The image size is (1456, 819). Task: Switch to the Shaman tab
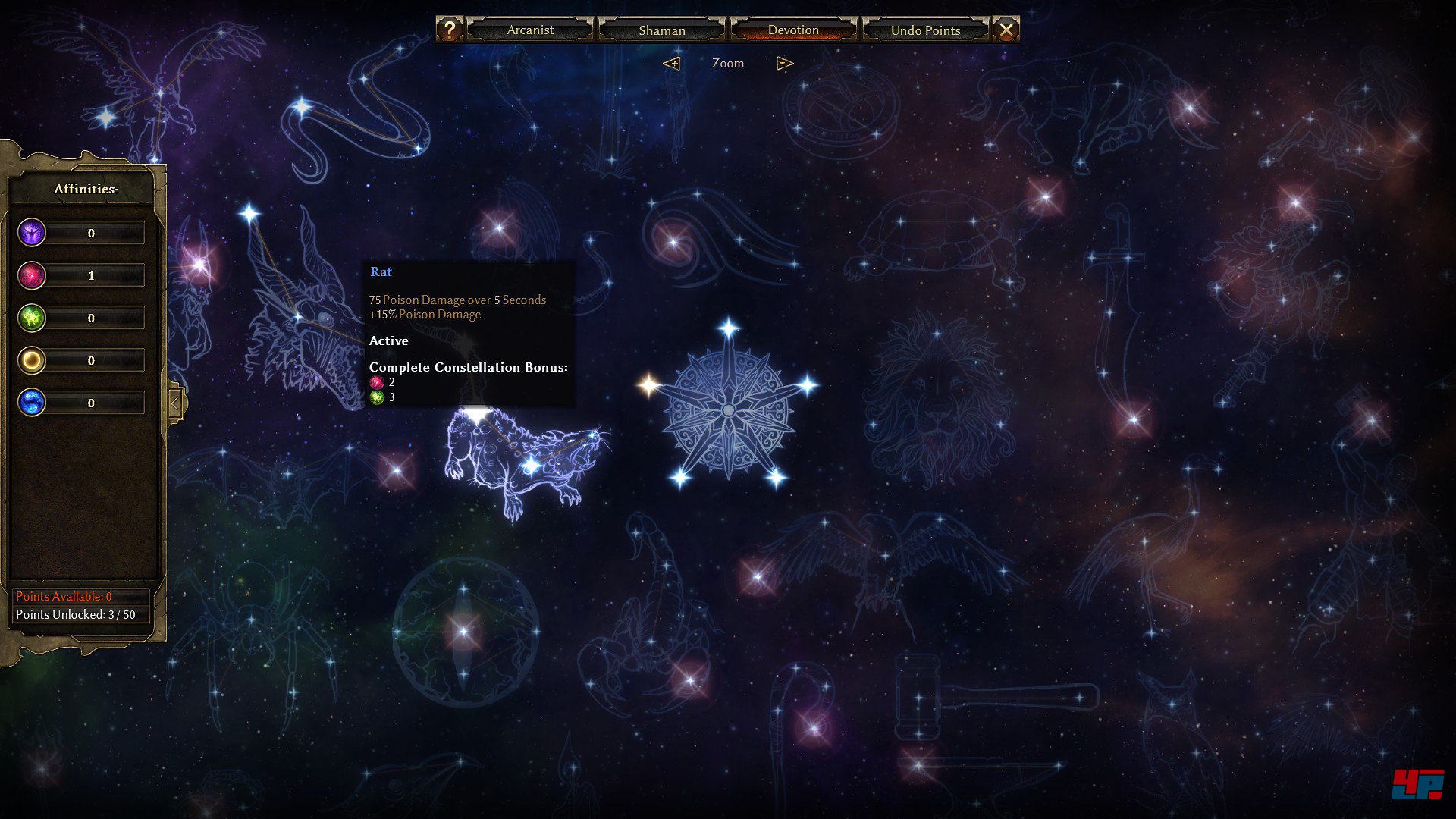pyautogui.click(x=661, y=30)
